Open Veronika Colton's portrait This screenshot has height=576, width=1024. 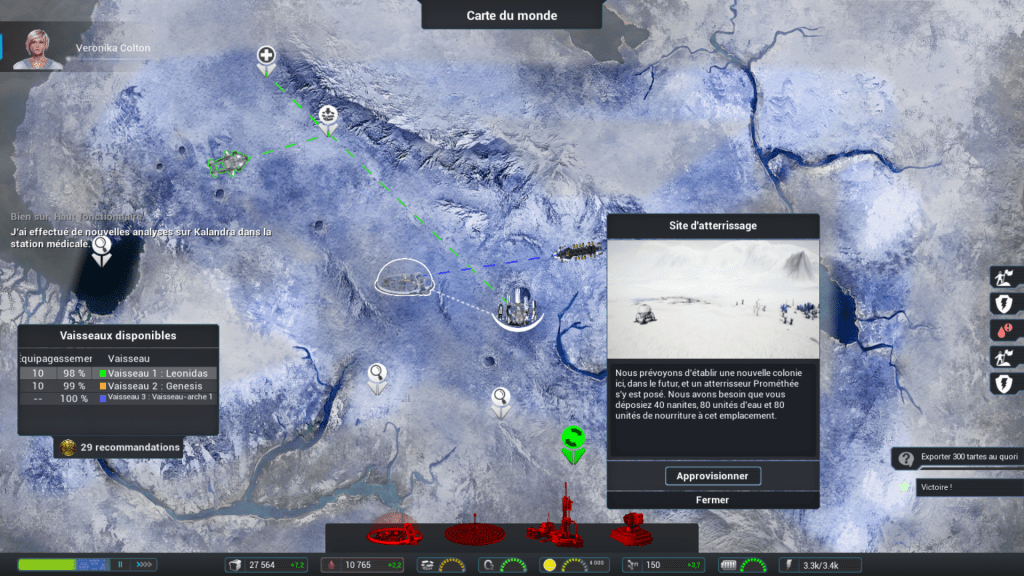click(x=38, y=48)
